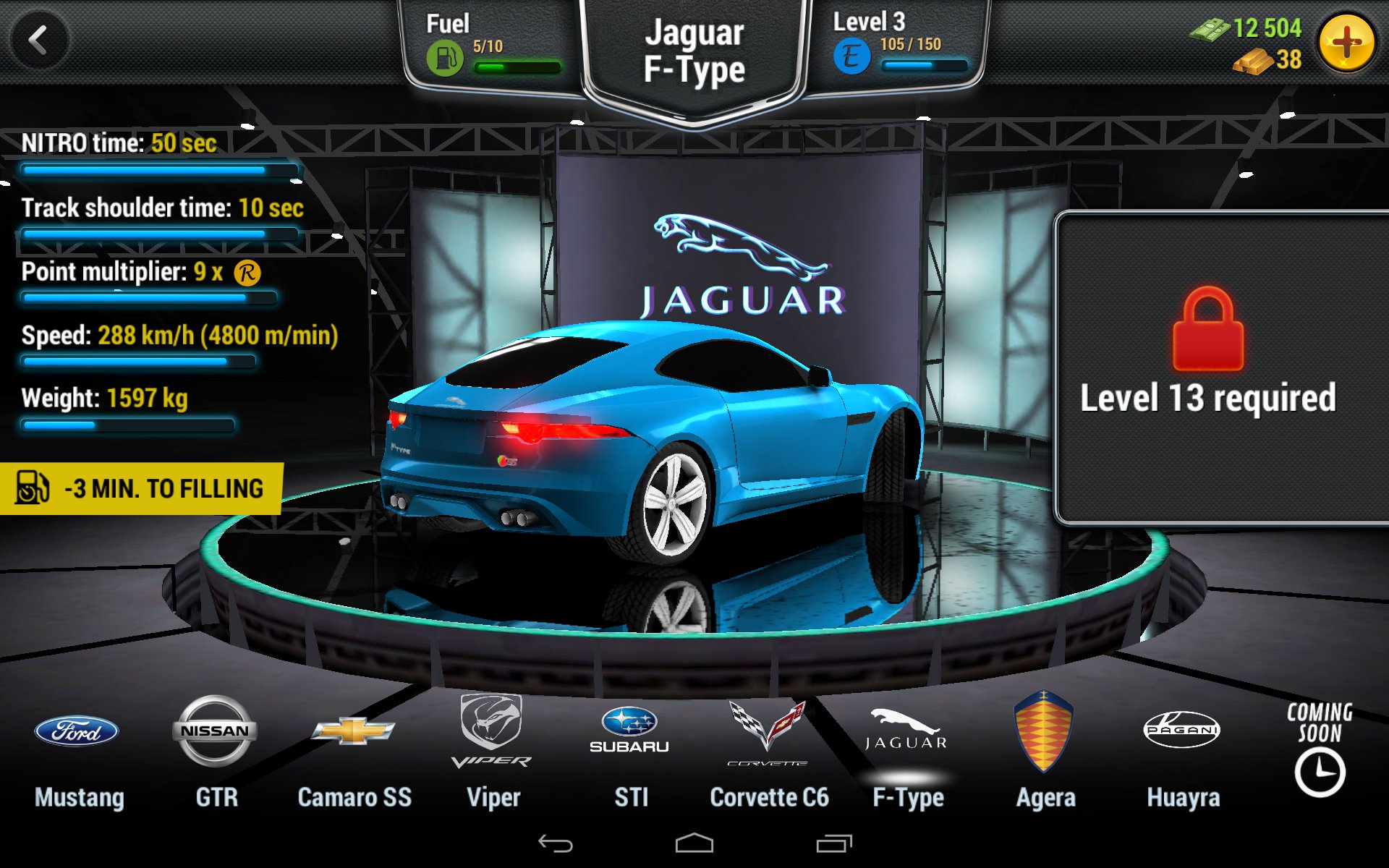Pick the Dodge Viper car
Image resolution: width=1389 pixels, height=868 pixels.
point(492,752)
